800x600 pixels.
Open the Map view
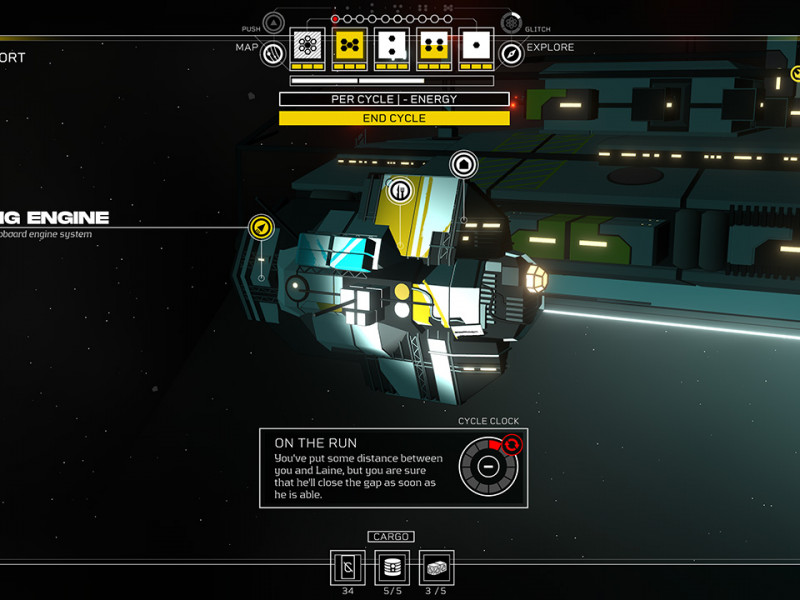point(272,54)
